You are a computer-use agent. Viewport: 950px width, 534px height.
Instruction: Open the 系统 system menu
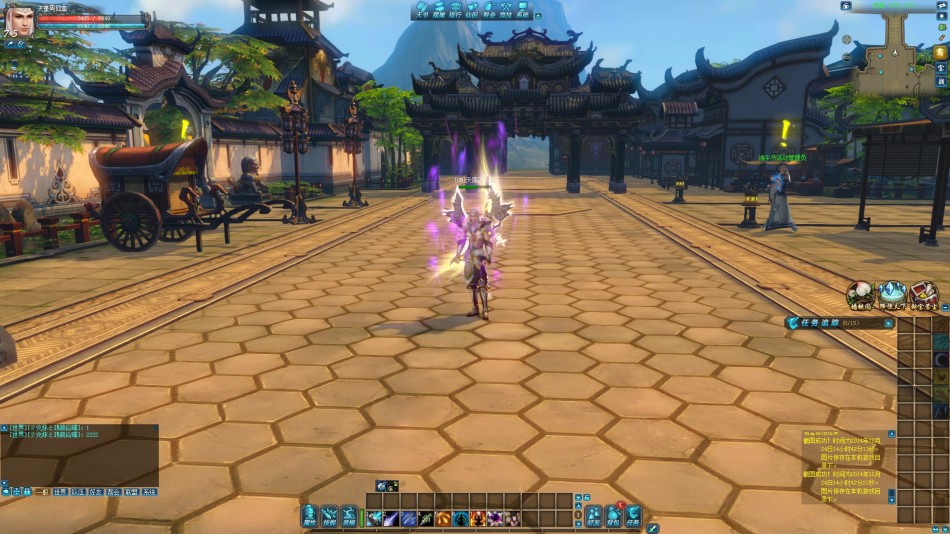click(x=521, y=11)
